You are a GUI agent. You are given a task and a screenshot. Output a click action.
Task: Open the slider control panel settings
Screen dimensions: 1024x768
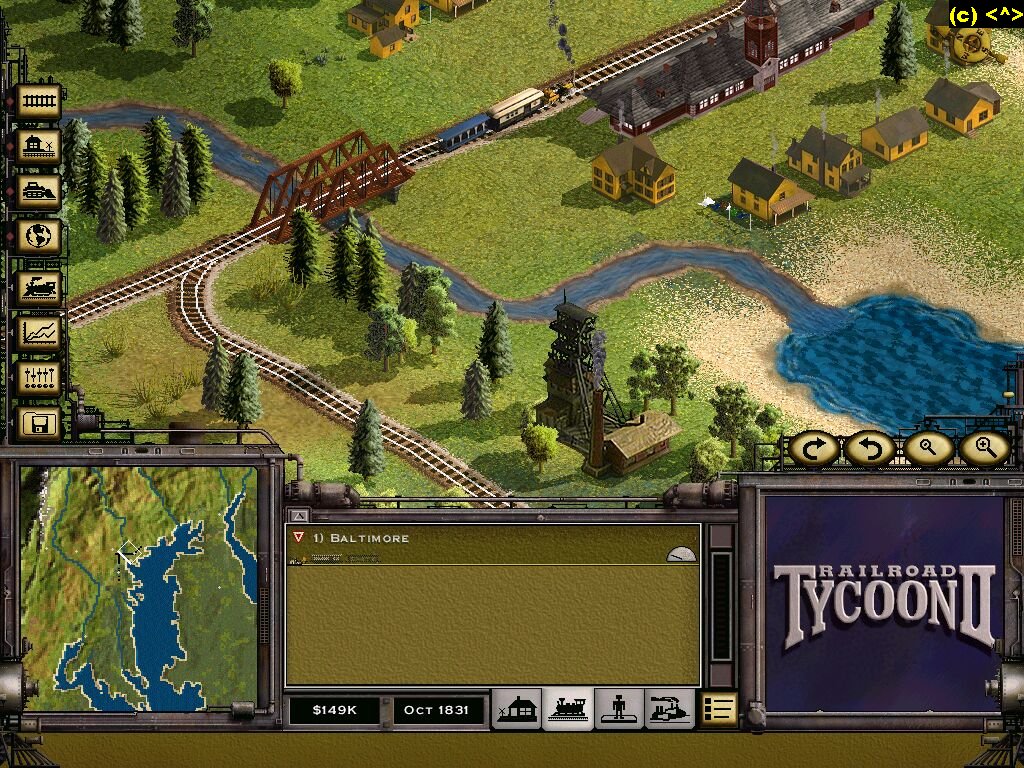(x=40, y=379)
